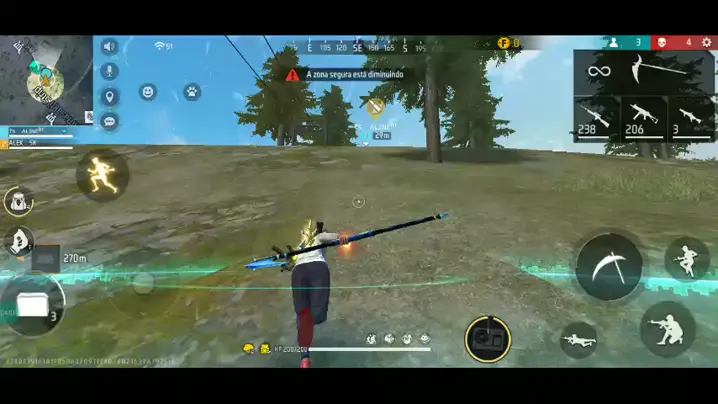Tap the paw print pet icon
Screen dimensions: 718x404
[x=191, y=92]
